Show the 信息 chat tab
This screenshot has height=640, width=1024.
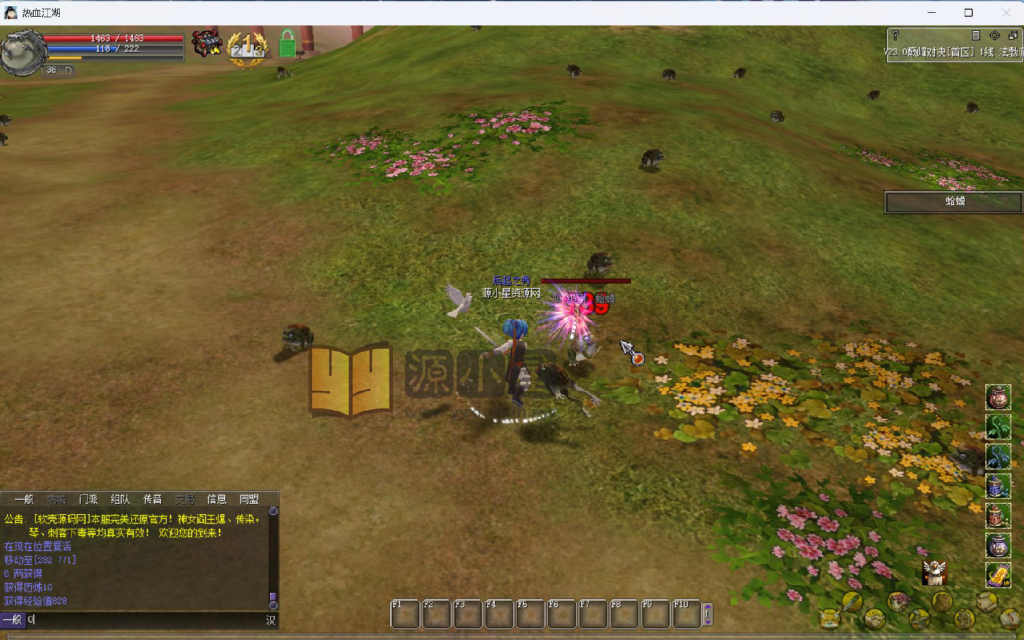coord(216,499)
